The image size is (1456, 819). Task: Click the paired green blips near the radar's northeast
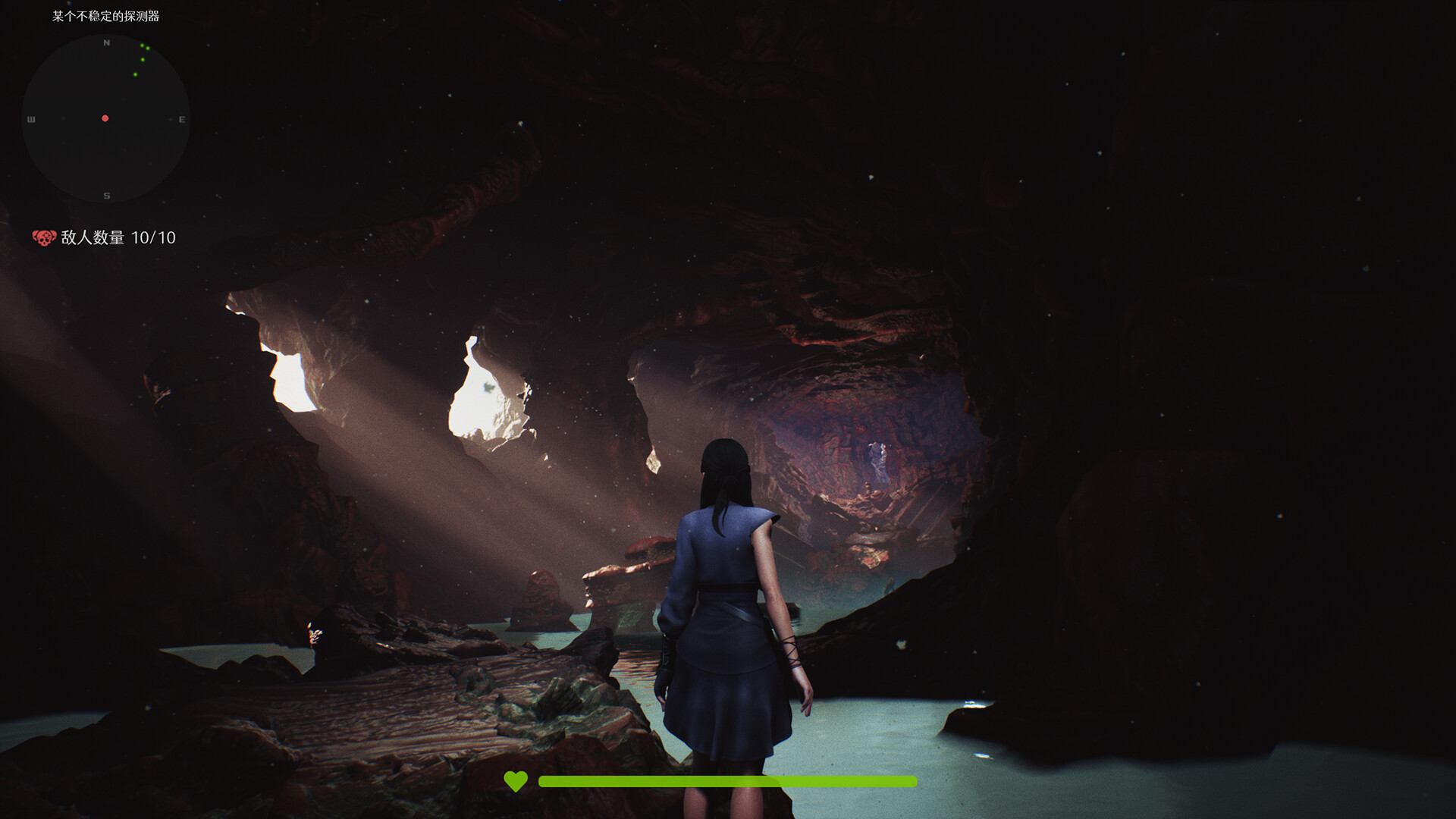(x=145, y=47)
